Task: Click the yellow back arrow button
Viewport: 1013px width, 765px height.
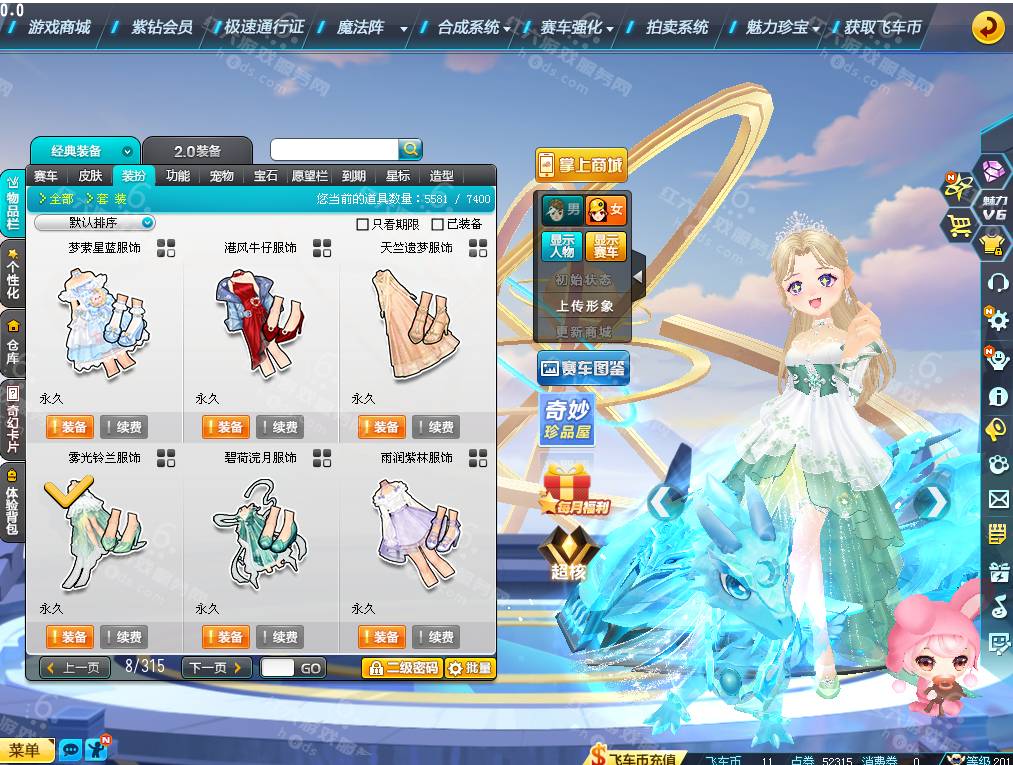Action: pos(988,27)
